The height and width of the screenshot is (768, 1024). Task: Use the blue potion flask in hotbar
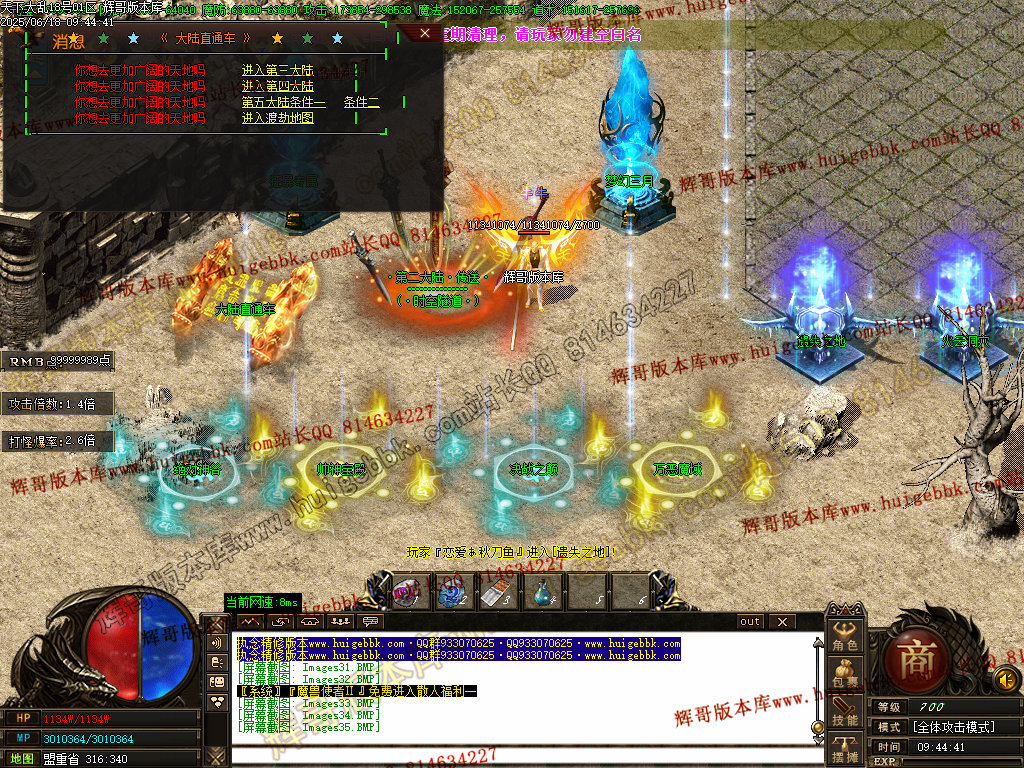coord(542,593)
